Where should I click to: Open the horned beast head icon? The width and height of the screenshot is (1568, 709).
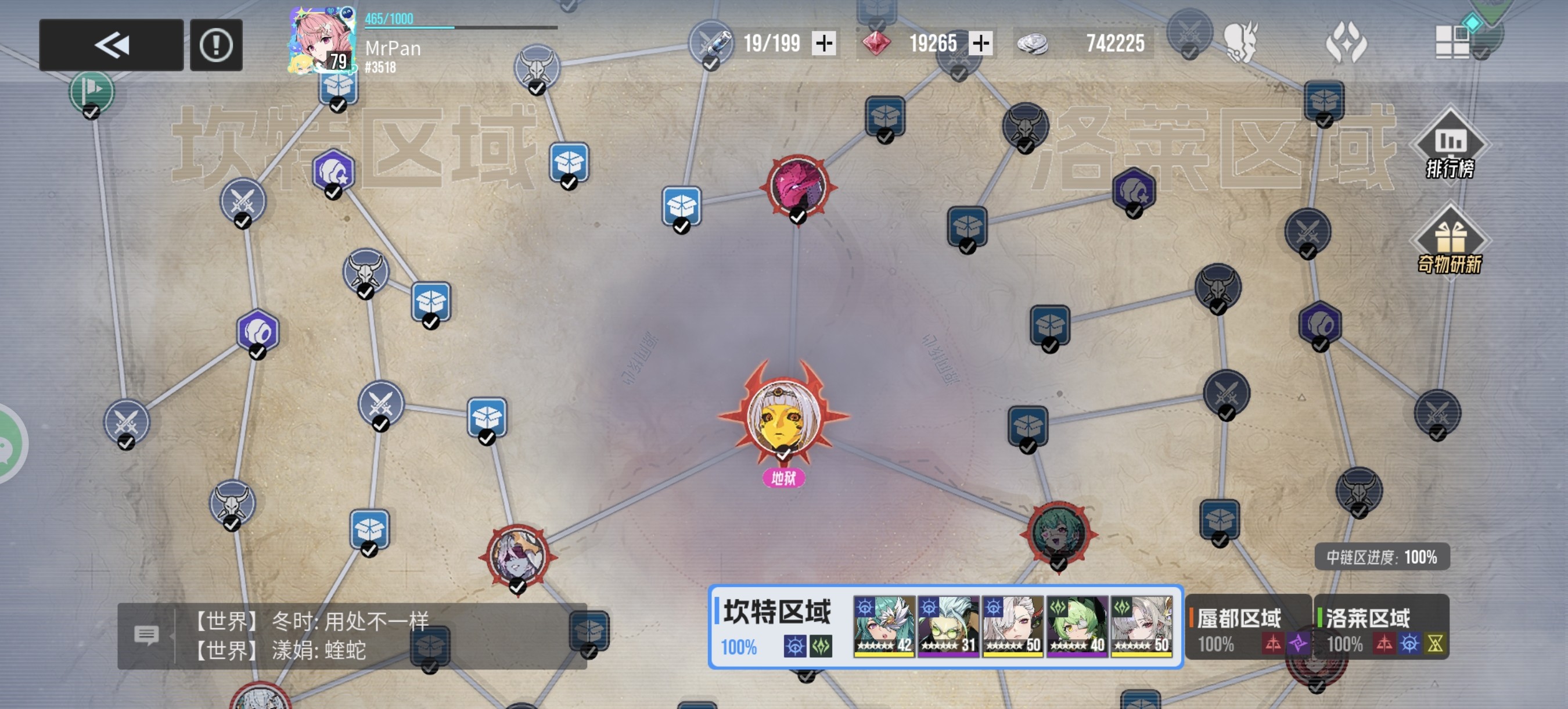1240,42
